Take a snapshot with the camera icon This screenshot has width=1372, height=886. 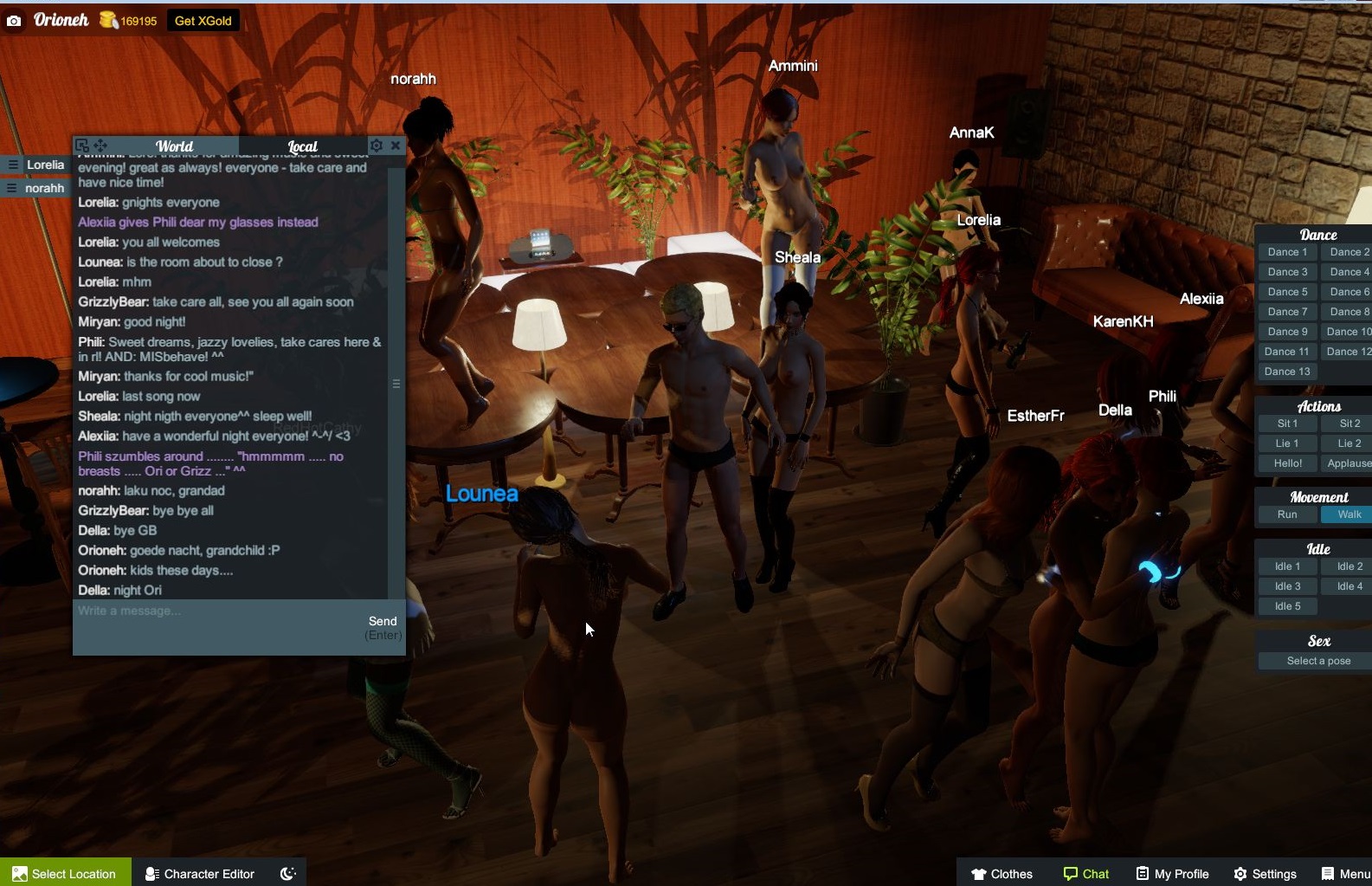(12, 20)
